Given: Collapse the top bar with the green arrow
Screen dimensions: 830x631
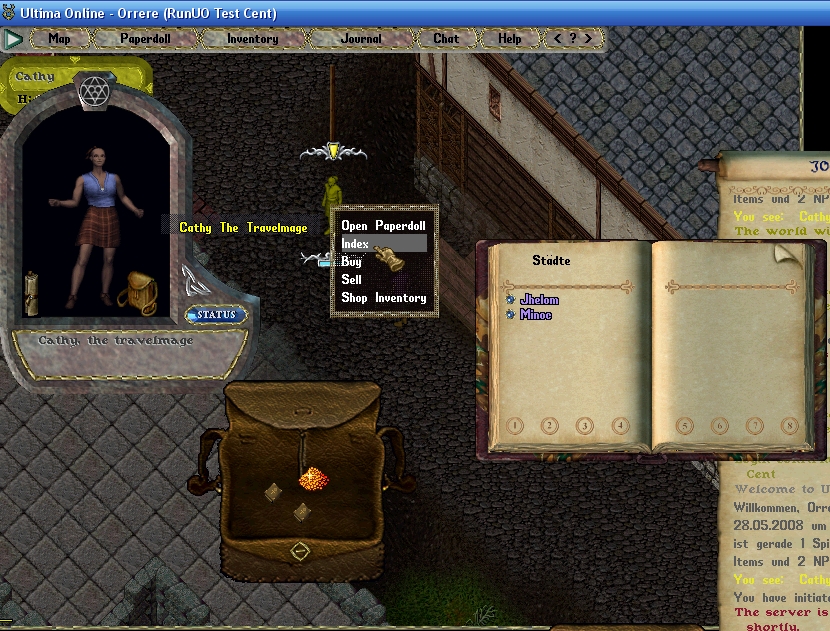Looking at the screenshot, I should click(13, 39).
